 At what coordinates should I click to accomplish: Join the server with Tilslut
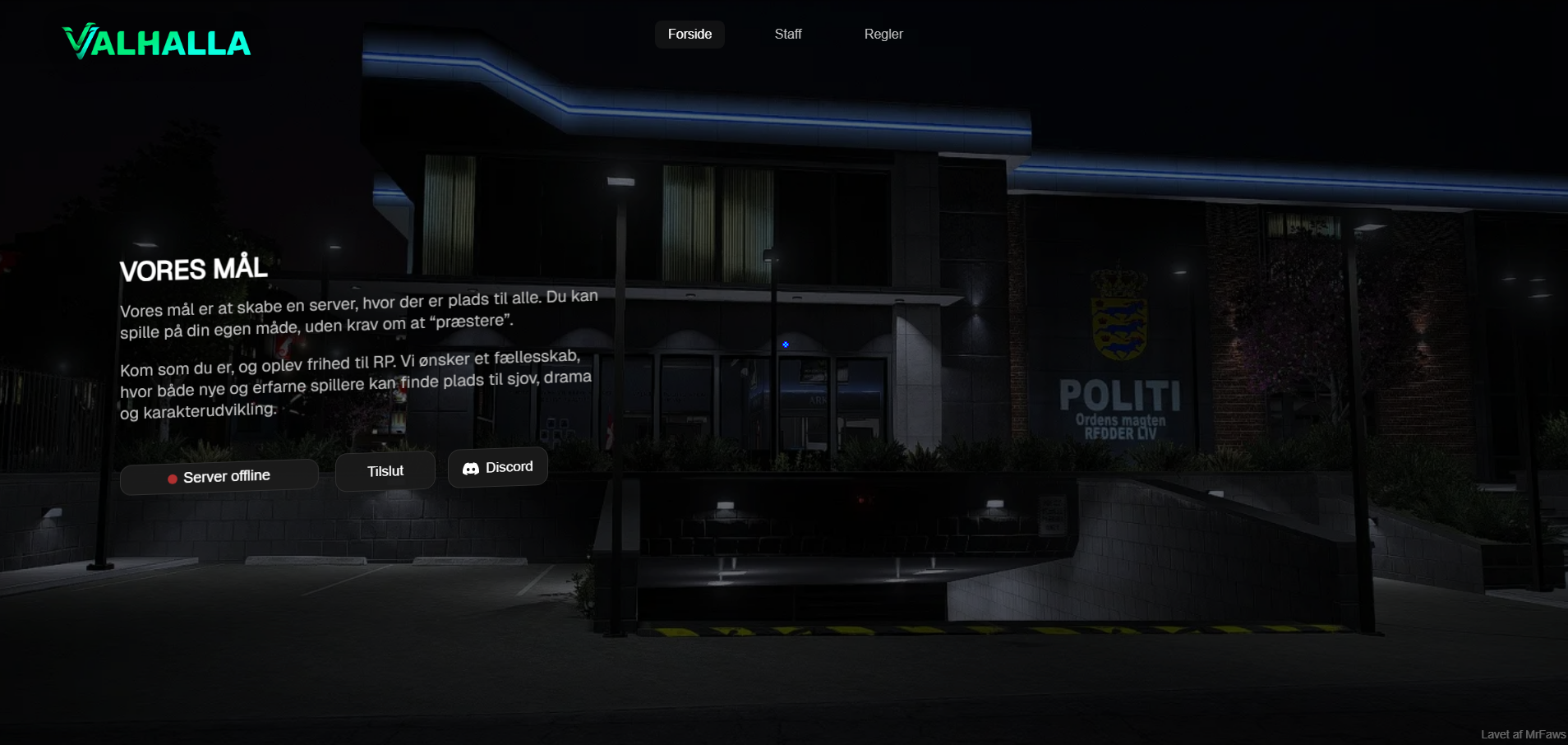click(385, 471)
